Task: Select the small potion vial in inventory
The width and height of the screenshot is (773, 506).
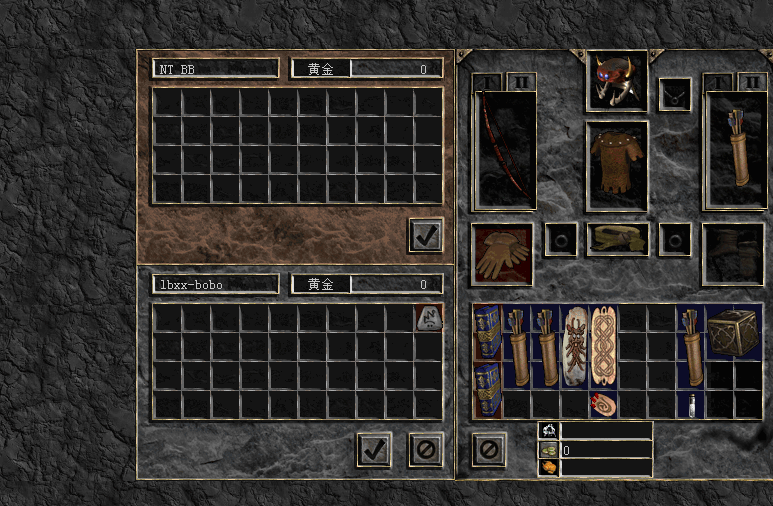Action: (x=690, y=404)
